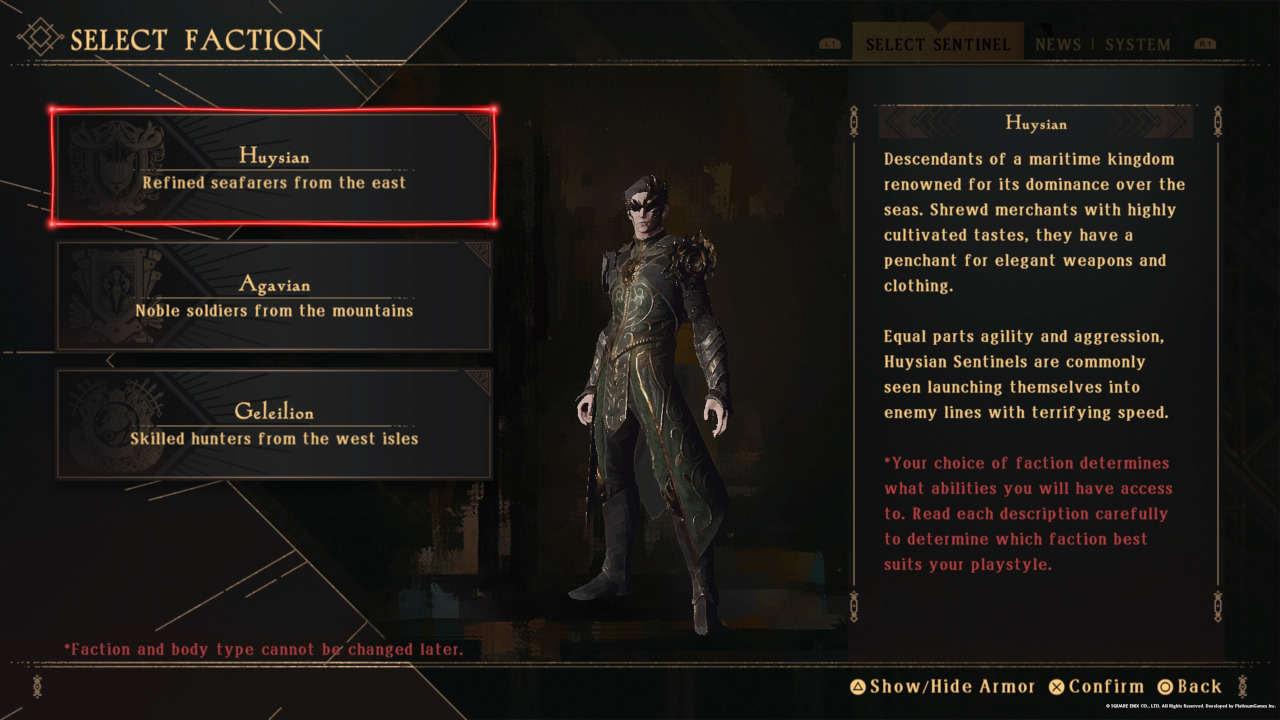Choose the Agavian faction entry
1280x720 pixels.
click(x=273, y=296)
